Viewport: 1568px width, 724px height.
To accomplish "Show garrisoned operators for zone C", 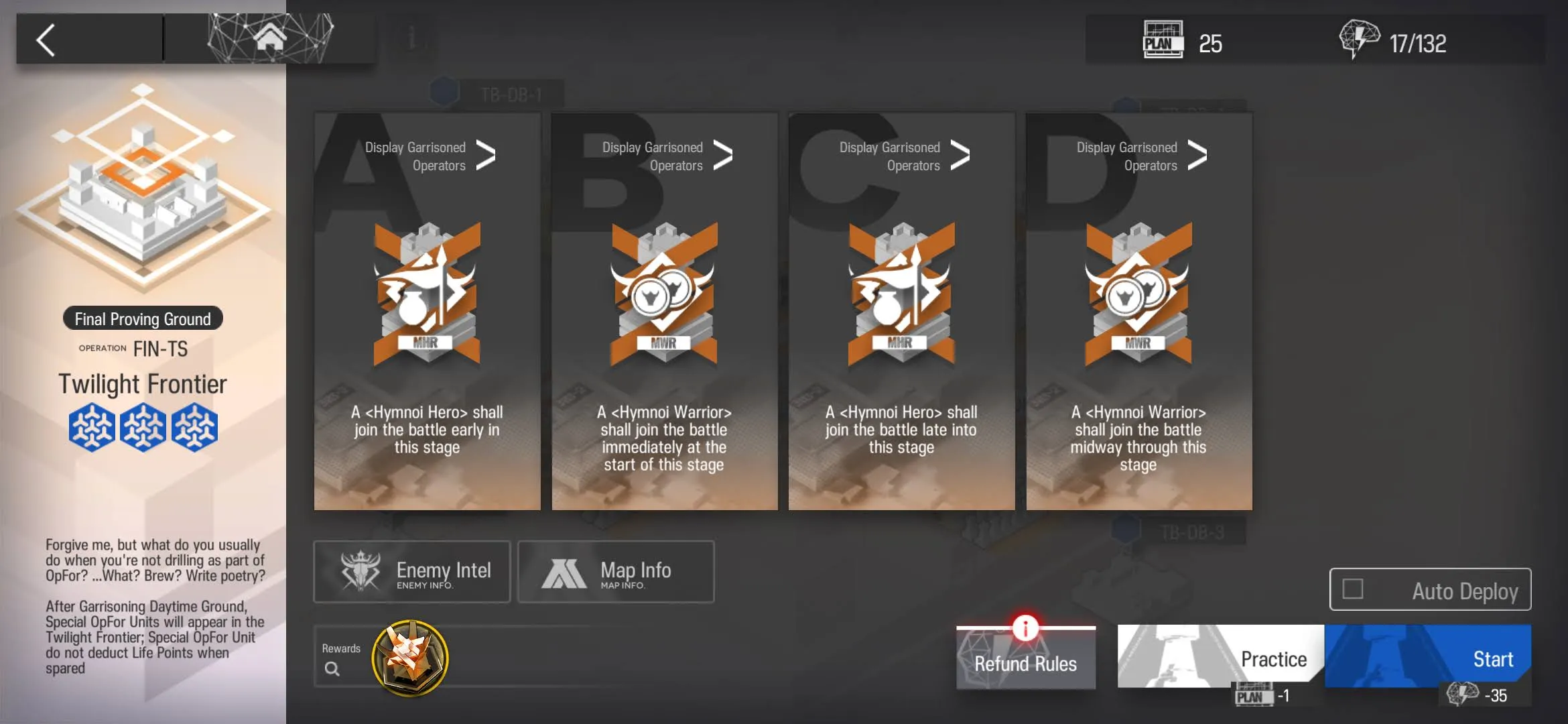I will [905, 156].
